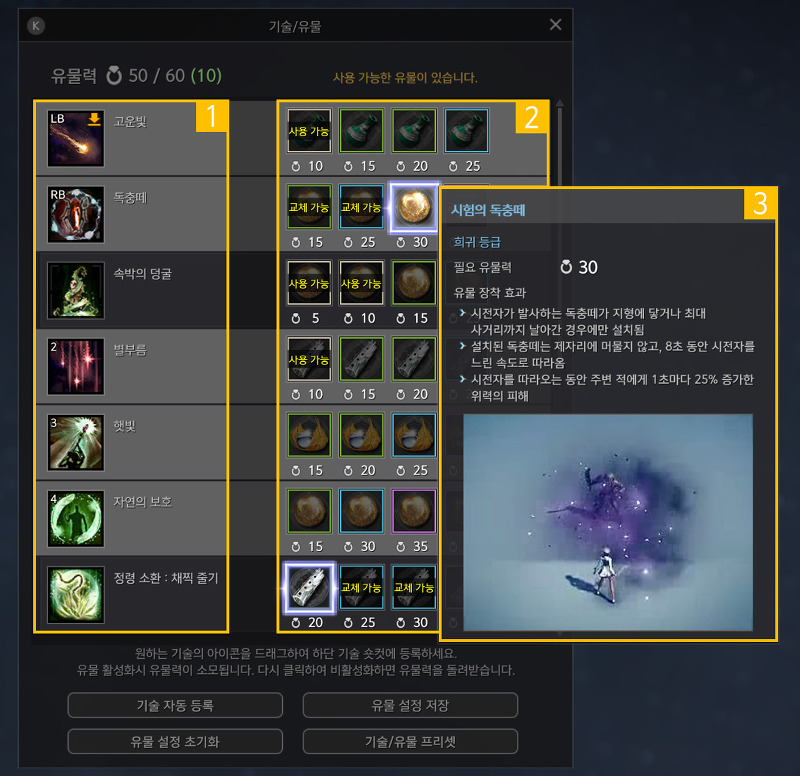Select the 정령 소환 : 채찍 줄기 skill icon
The height and width of the screenshot is (776, 800).
(76, 592)
